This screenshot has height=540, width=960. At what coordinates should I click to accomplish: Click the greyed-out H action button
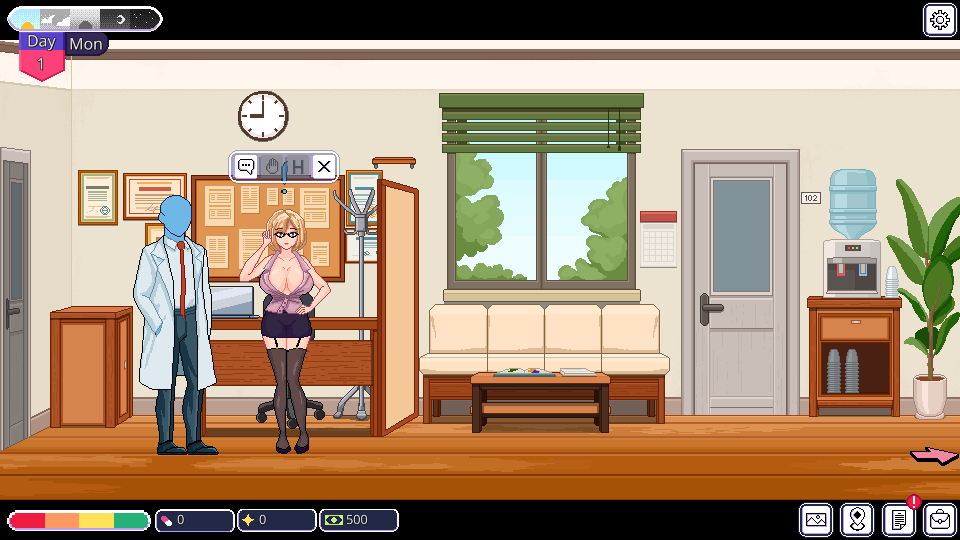[x=297, y=167]
